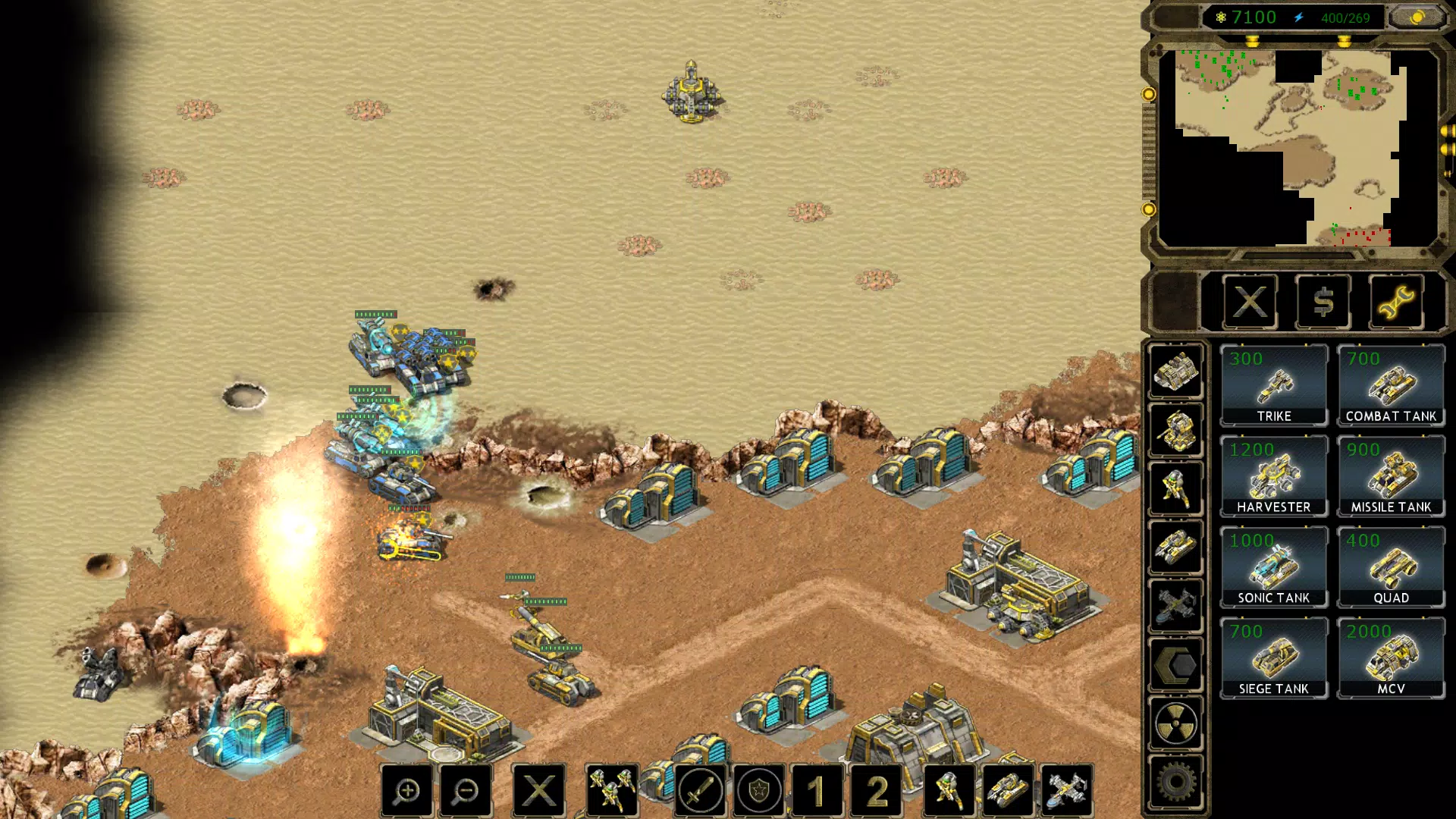Activate the Sell ($) icon
The width and height of the screenshot is (1456, 819).
[1323, 303]
